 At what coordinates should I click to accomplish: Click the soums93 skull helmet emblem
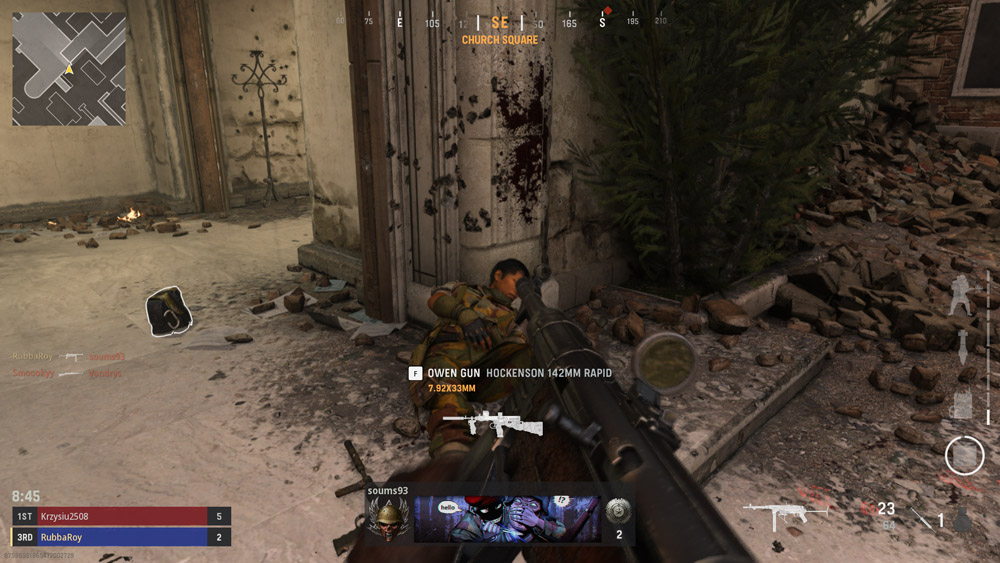pos(387,518)
